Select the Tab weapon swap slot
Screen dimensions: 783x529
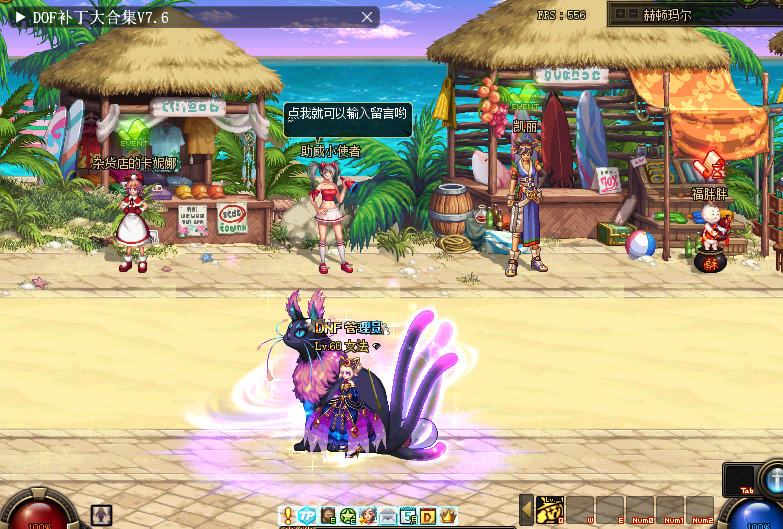coord(739,479)
